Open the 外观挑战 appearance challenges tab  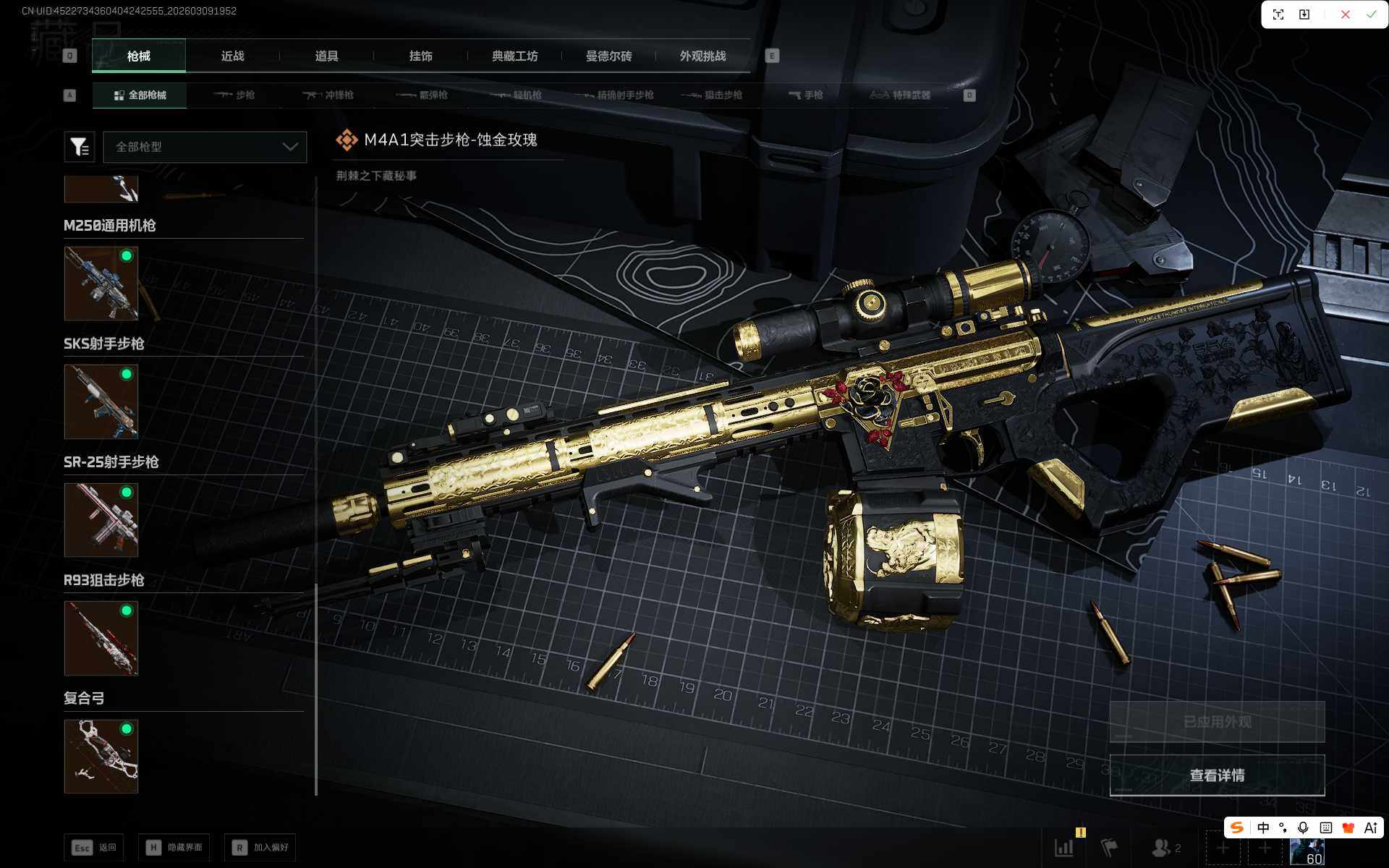coord(702,56)
